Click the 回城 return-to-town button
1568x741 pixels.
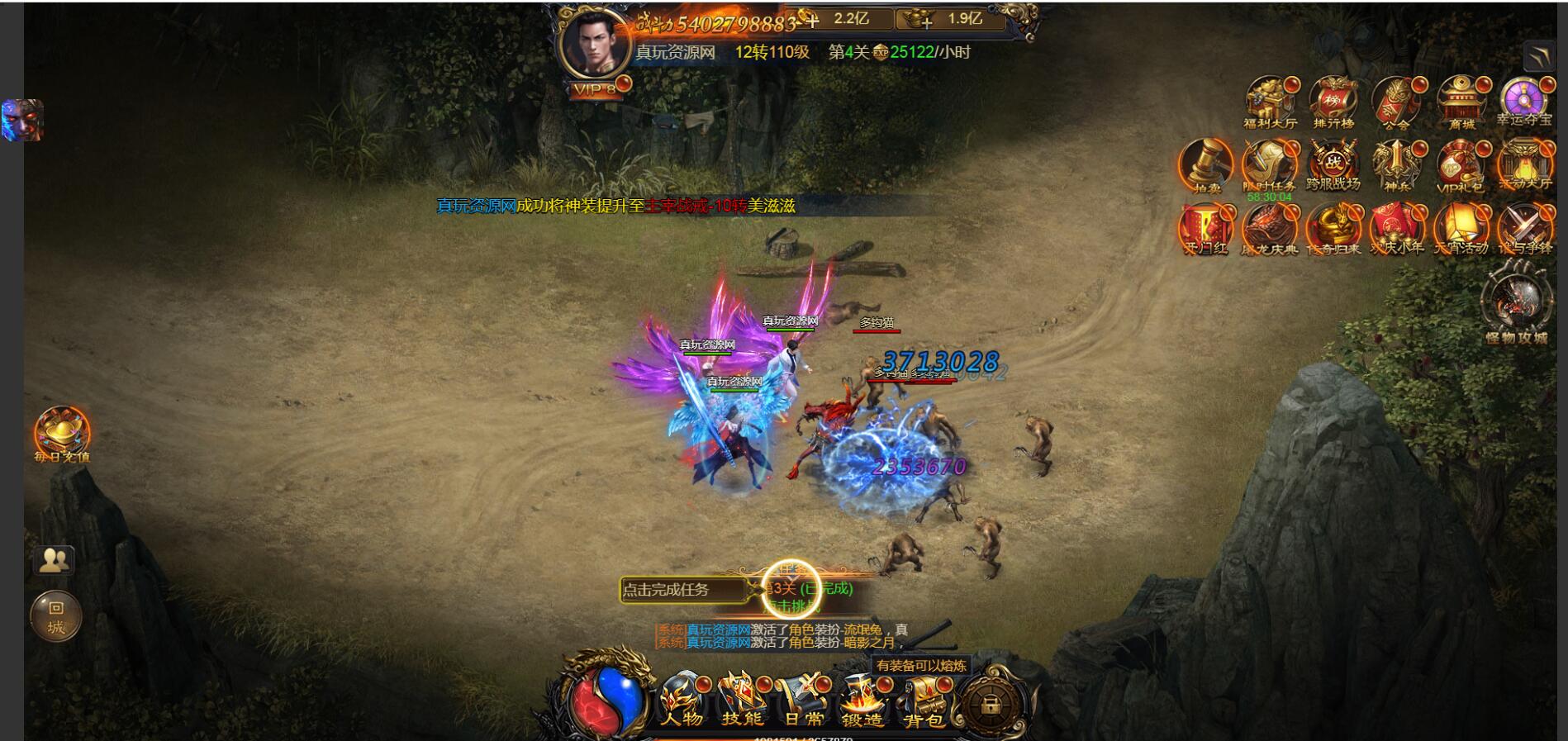click(56, 616)
